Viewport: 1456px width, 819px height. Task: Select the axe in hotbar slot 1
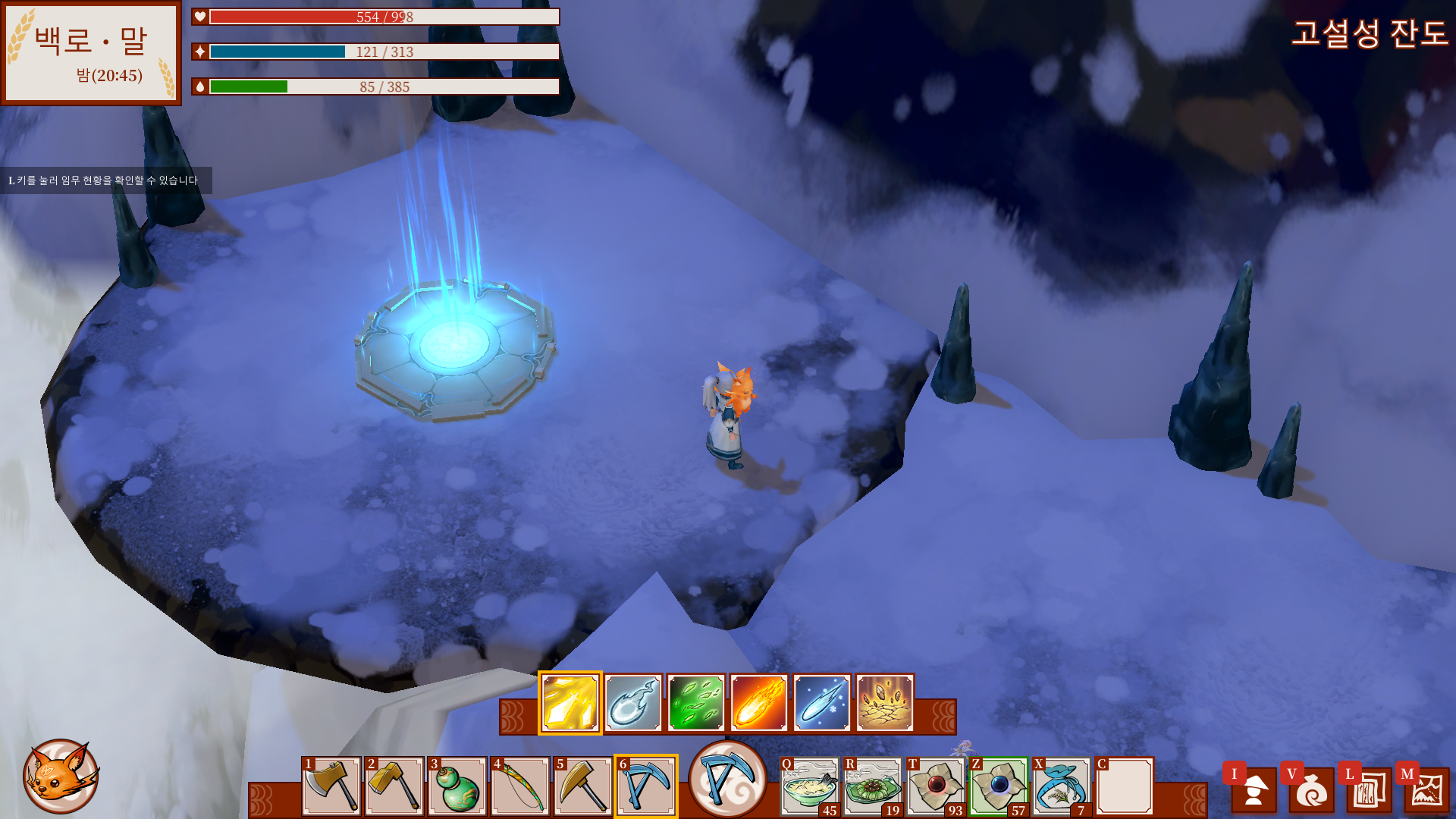[x=331, y=786]
